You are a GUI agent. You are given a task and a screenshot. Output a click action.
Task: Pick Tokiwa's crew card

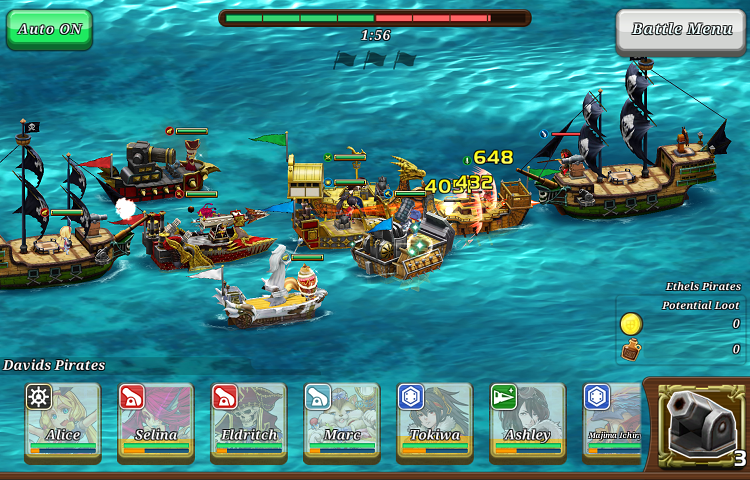click(434, 421)
